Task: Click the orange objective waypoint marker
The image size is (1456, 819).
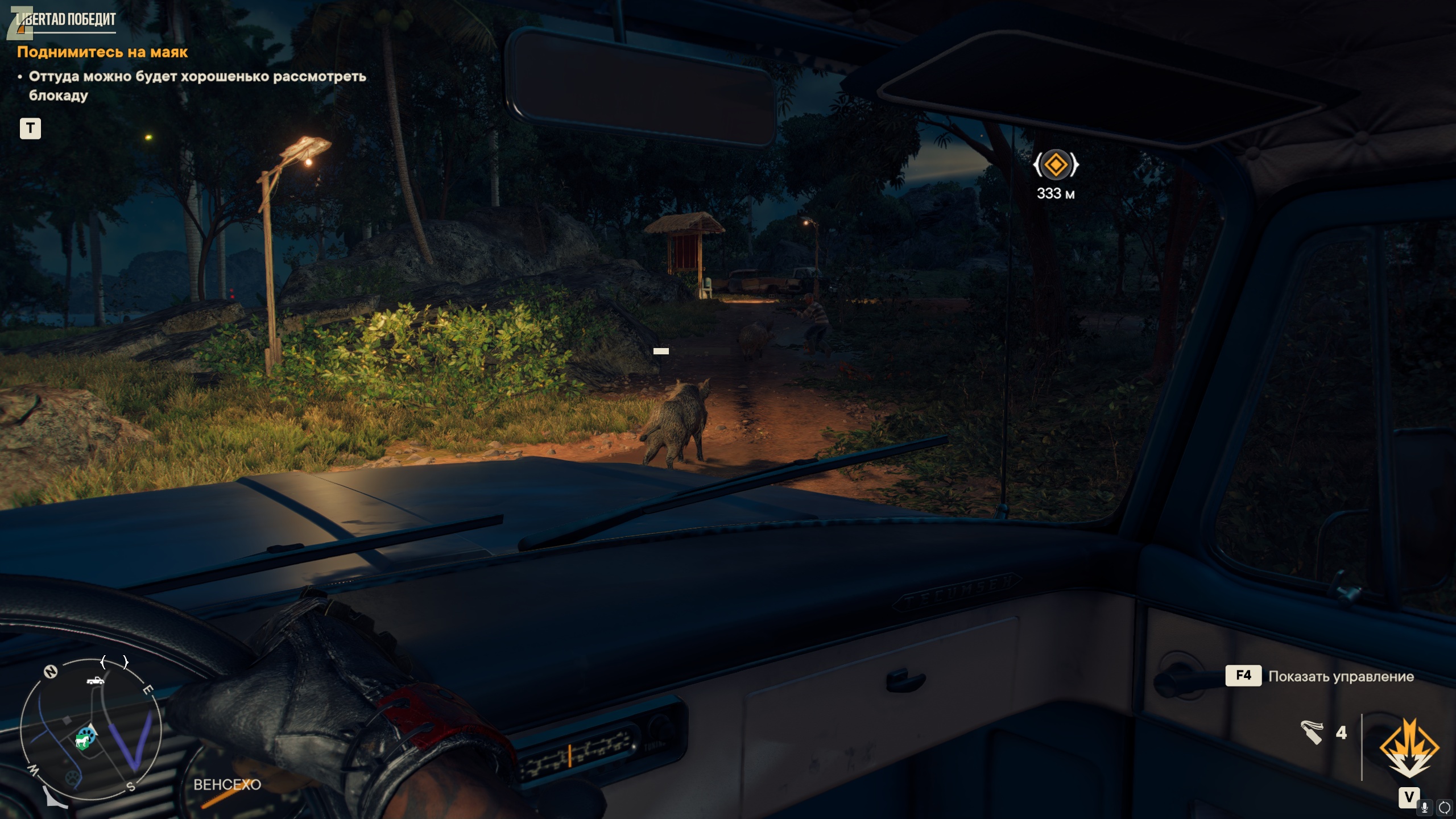Action: coord(1056,165)
